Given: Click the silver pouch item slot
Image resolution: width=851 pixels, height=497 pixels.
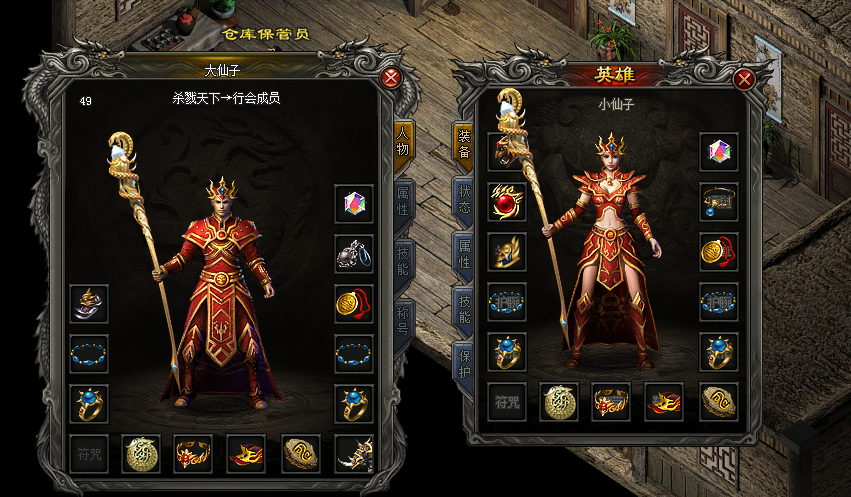Looking at the screenshot, I should 354,253.
